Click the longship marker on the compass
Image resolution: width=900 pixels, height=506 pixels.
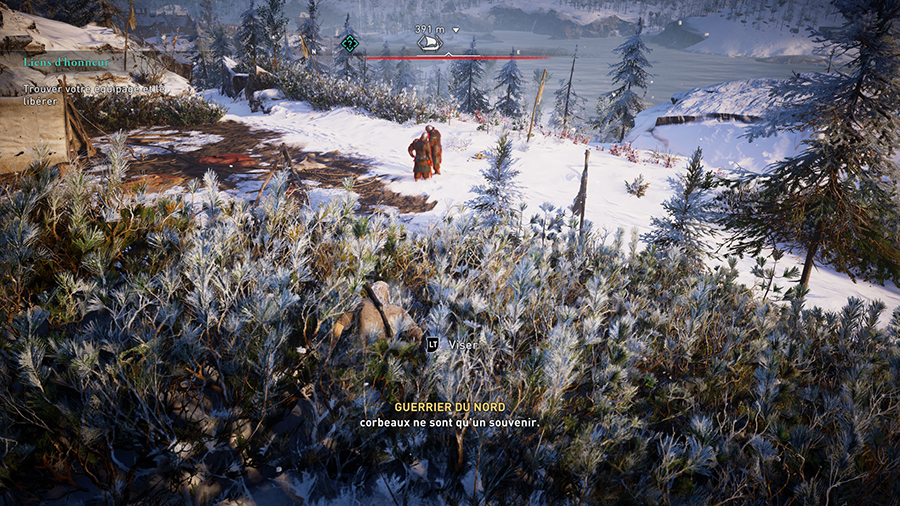[x=429, y=44]
